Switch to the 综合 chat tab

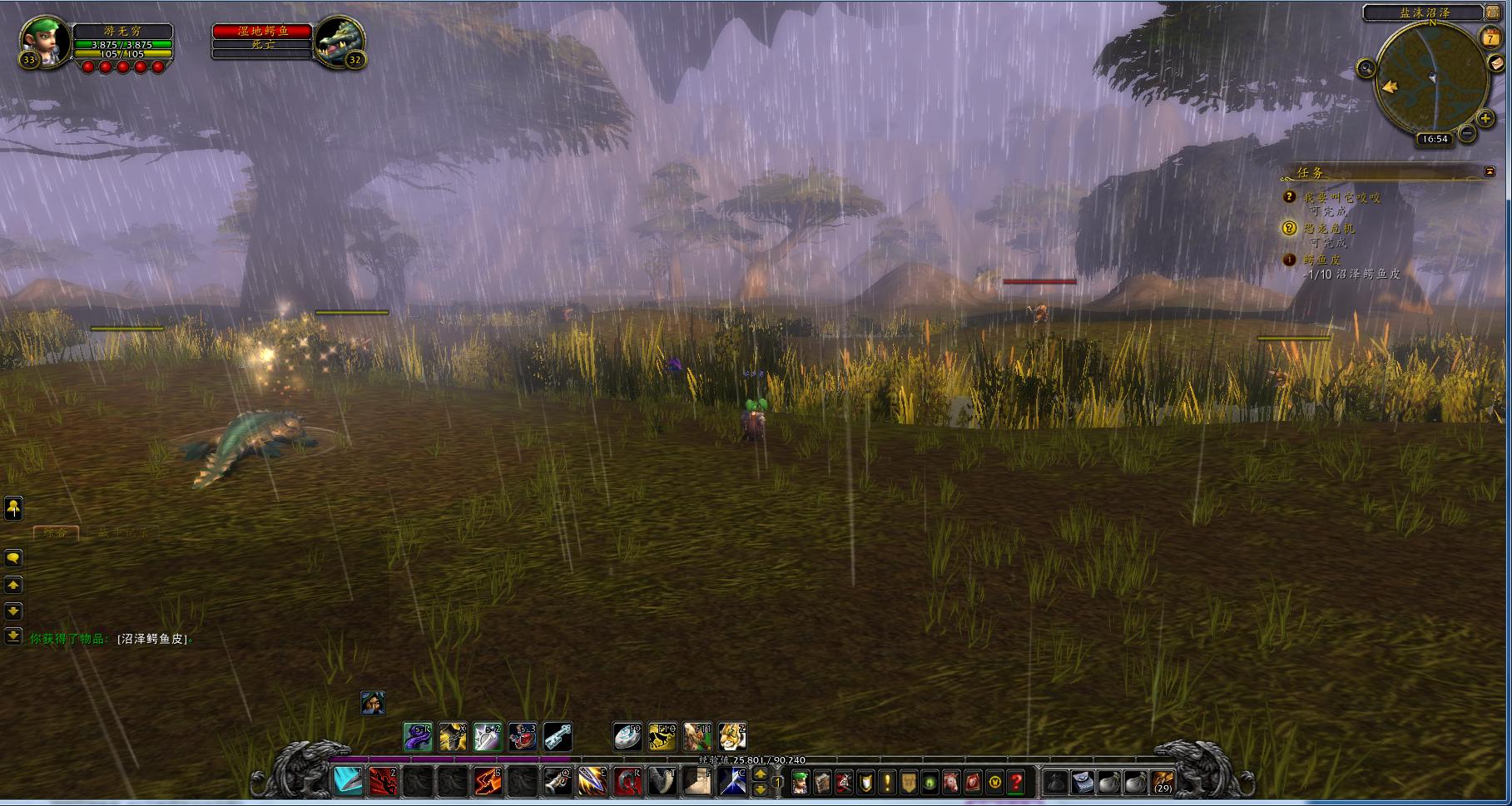click(56, 533)
